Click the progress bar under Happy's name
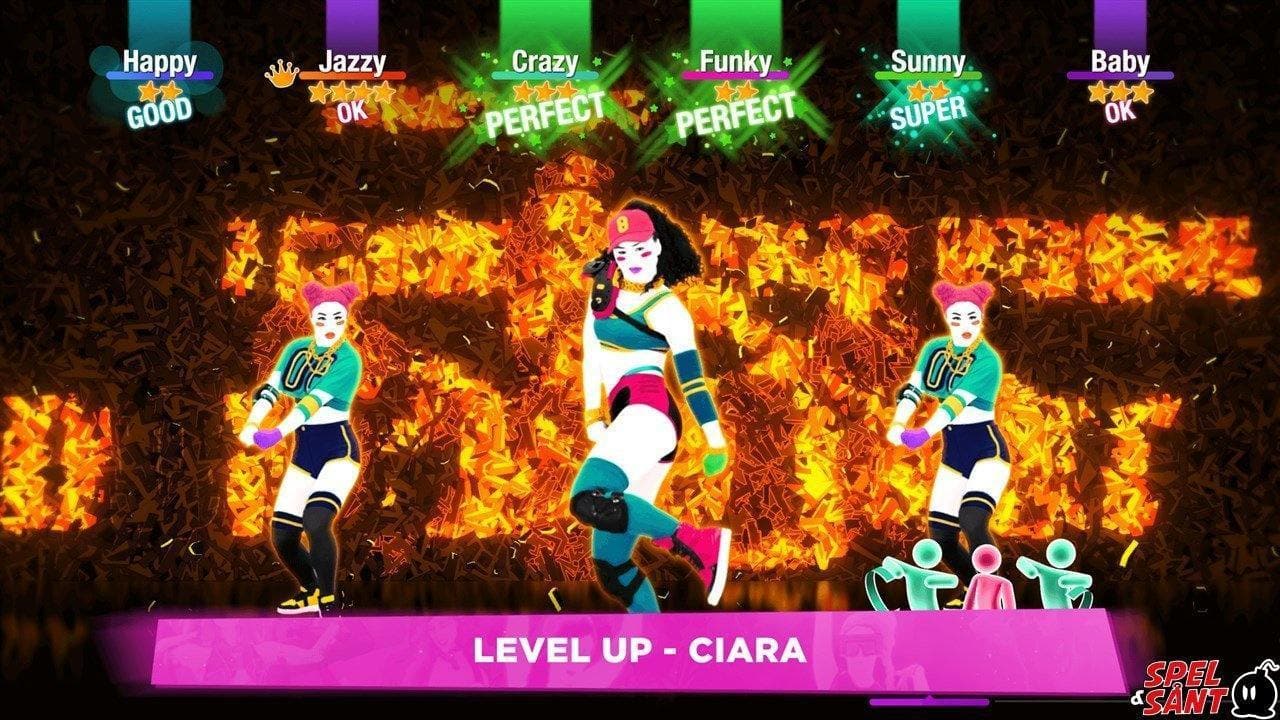1280x720 pixels. click(160, 76)
